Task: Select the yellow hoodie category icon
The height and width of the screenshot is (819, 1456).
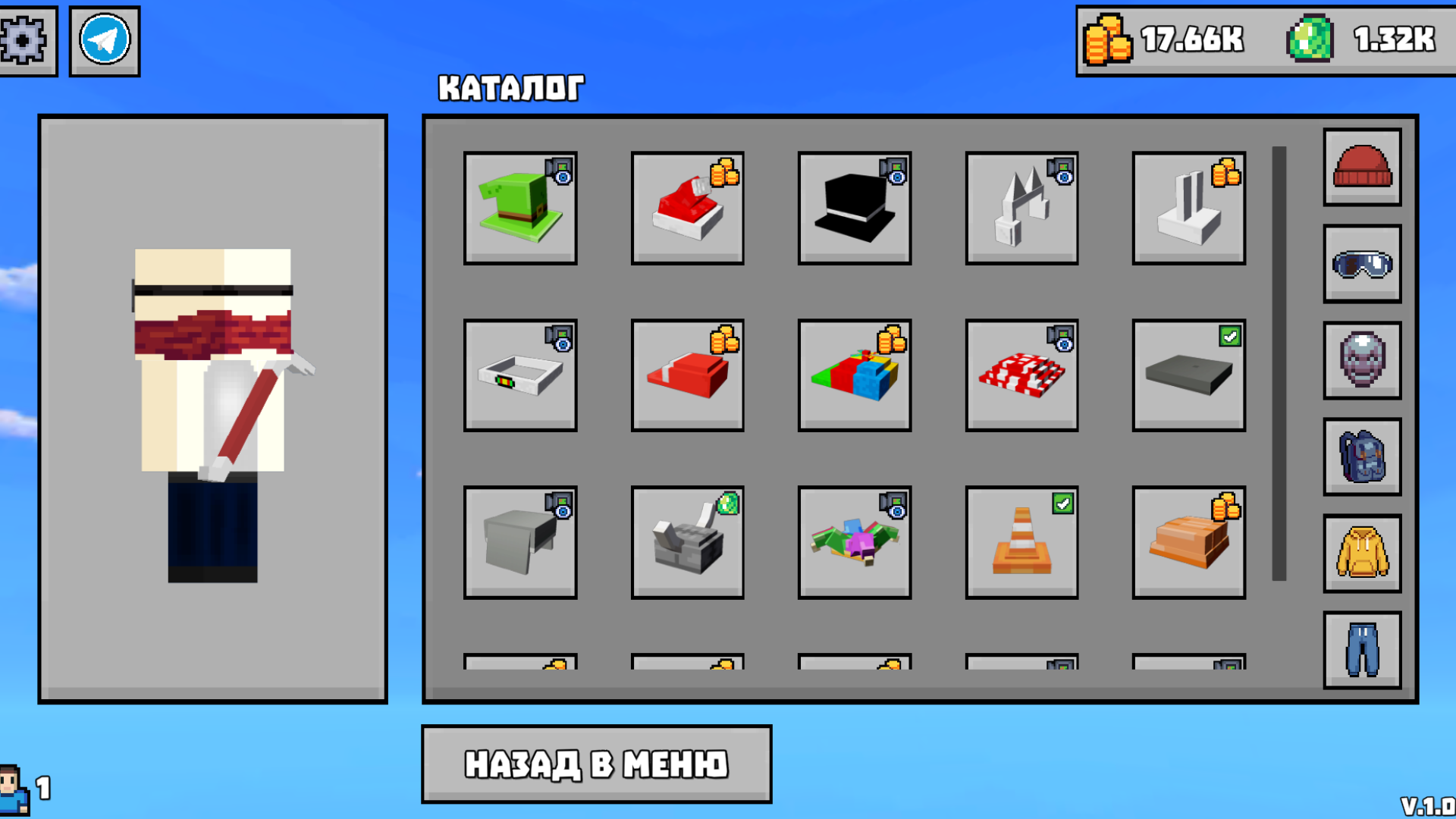Action: [x=1361, y=553]
